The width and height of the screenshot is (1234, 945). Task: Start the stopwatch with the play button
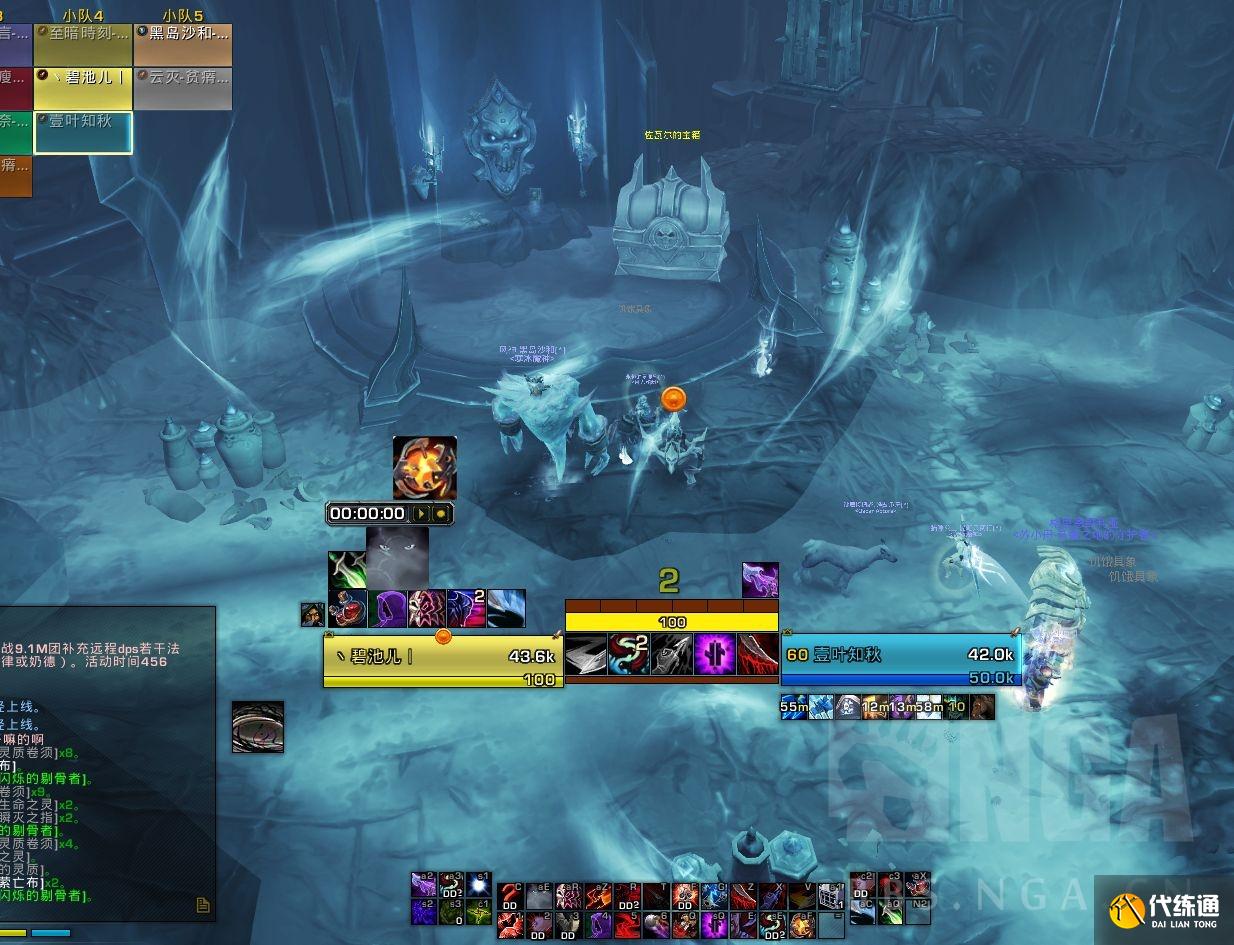(x=422, y=514)
